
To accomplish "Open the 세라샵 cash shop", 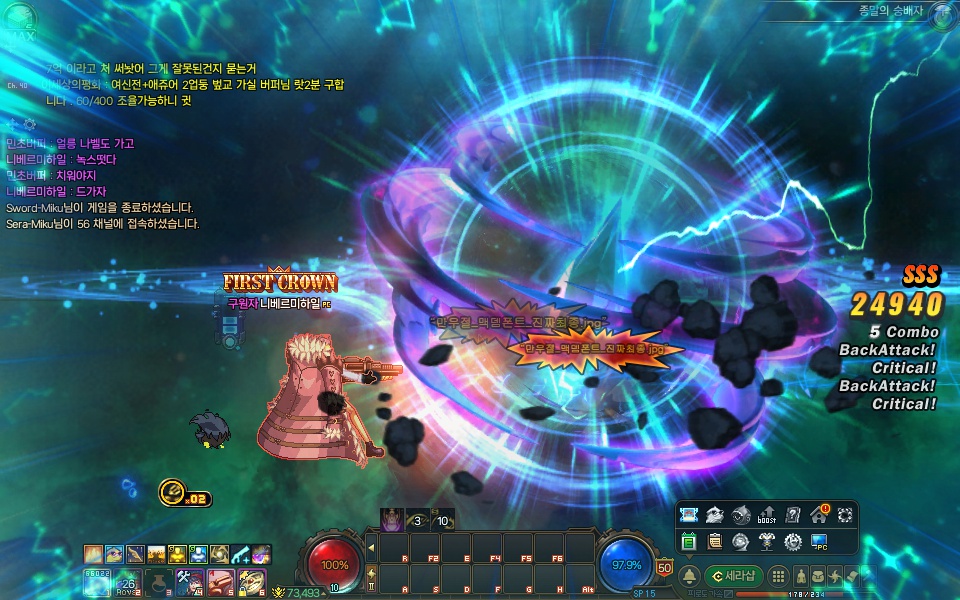I will 734,576.
